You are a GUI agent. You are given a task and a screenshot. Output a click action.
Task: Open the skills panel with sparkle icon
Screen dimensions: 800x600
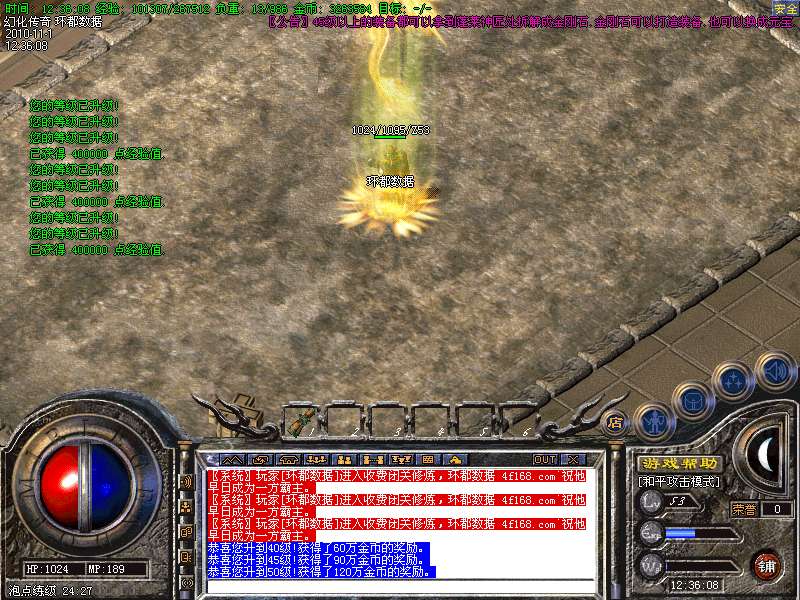pyautogui.click(x=733, y=379)
